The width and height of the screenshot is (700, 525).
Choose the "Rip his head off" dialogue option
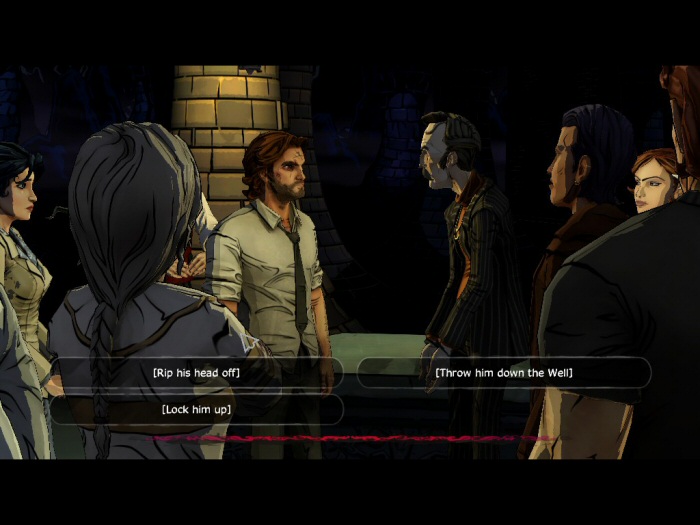click(196, 373)
